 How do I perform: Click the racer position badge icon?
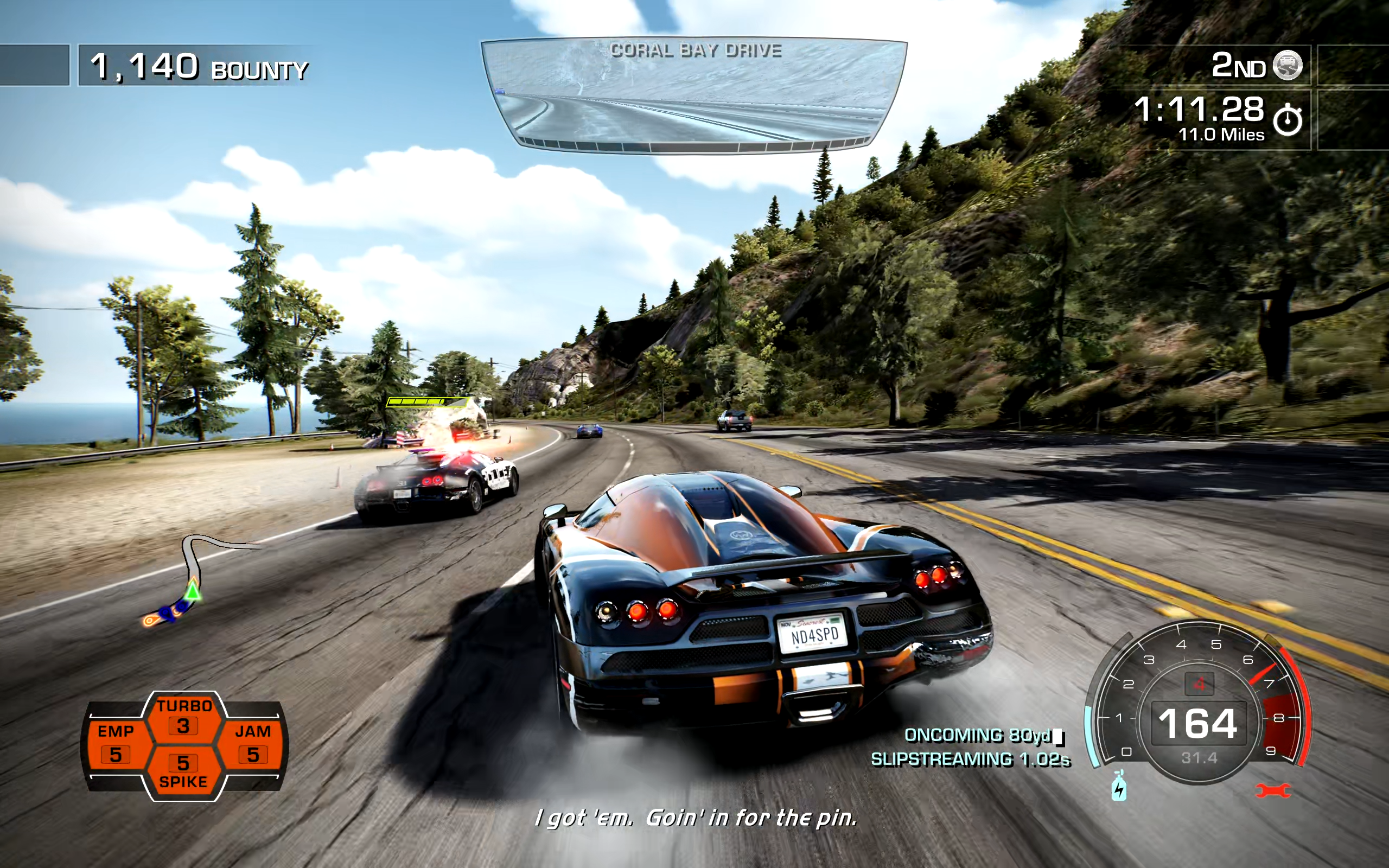pyautogui.click(x=1288, y=65)
